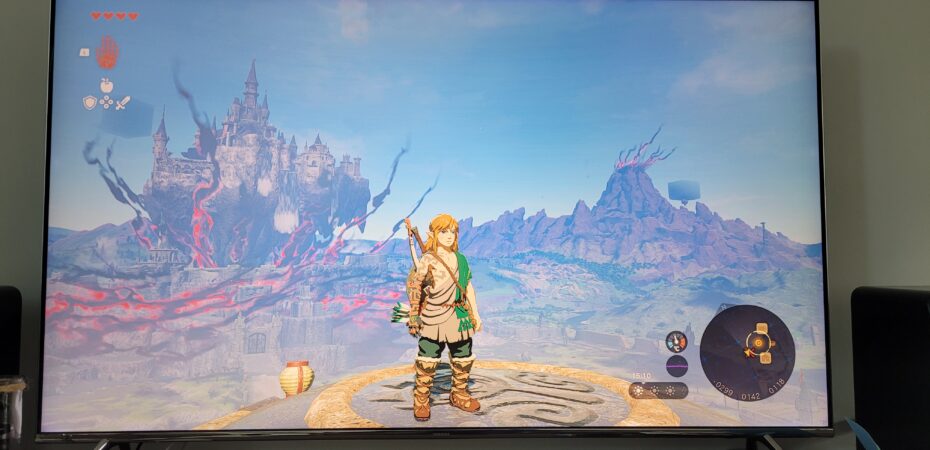Click the sunny weather forecast bar
The height and width of the screenshot is (450, 930).
tap(659, 390)
